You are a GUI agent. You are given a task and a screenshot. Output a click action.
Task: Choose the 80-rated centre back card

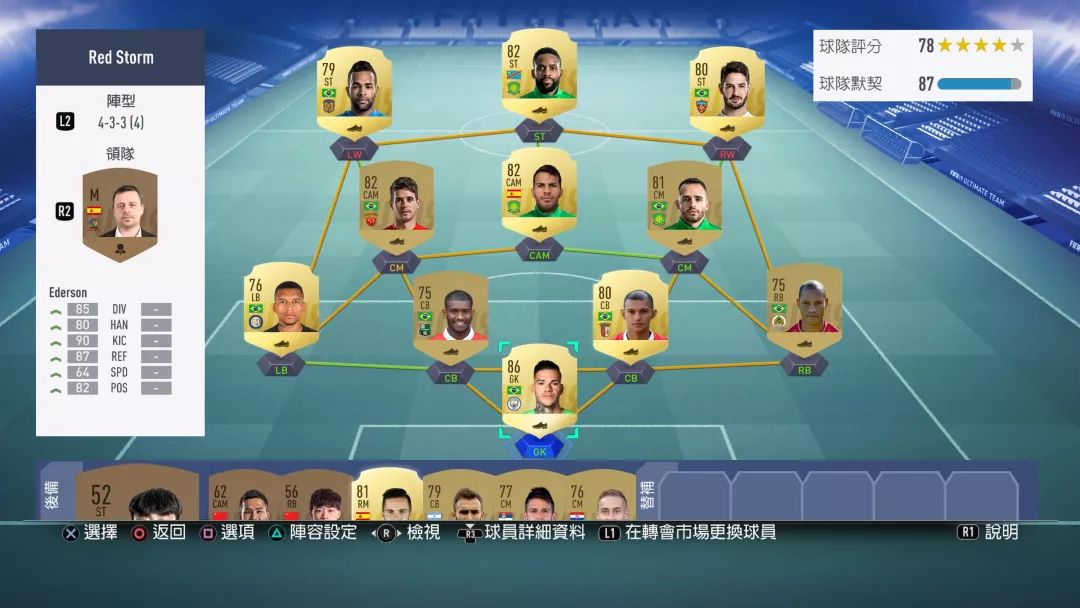(630, 310)
